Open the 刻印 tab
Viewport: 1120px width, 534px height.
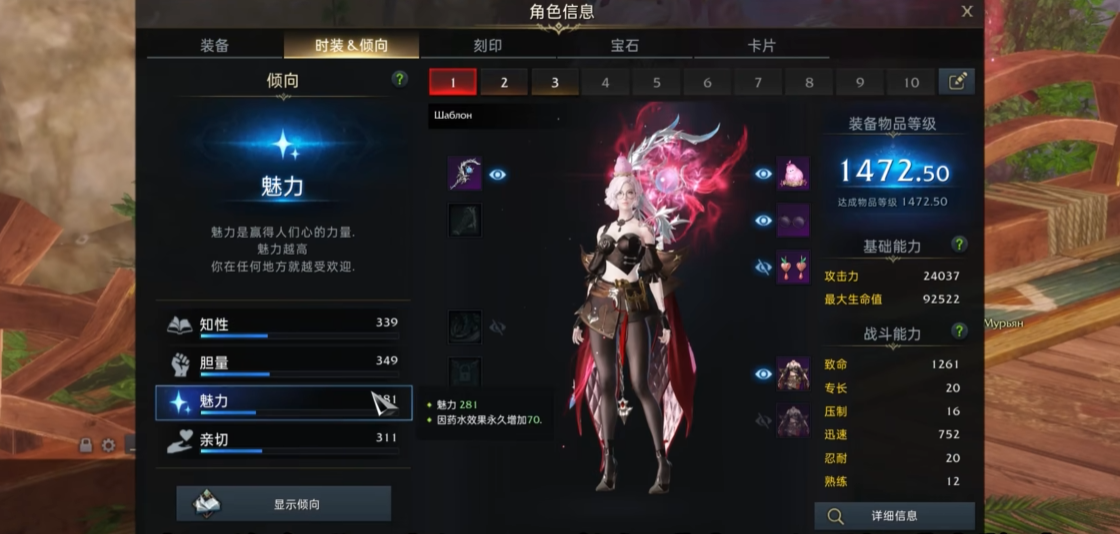488,46
